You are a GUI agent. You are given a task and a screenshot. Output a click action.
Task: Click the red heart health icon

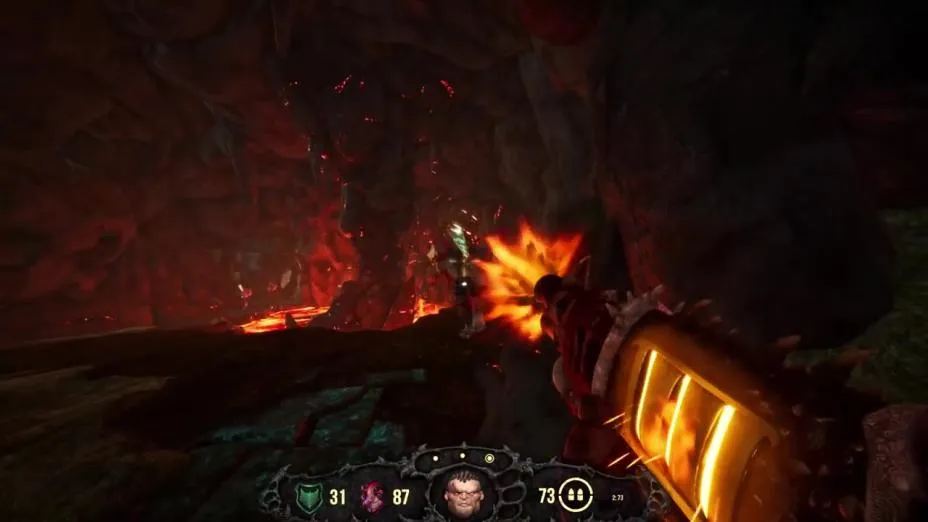pos(371,496)
